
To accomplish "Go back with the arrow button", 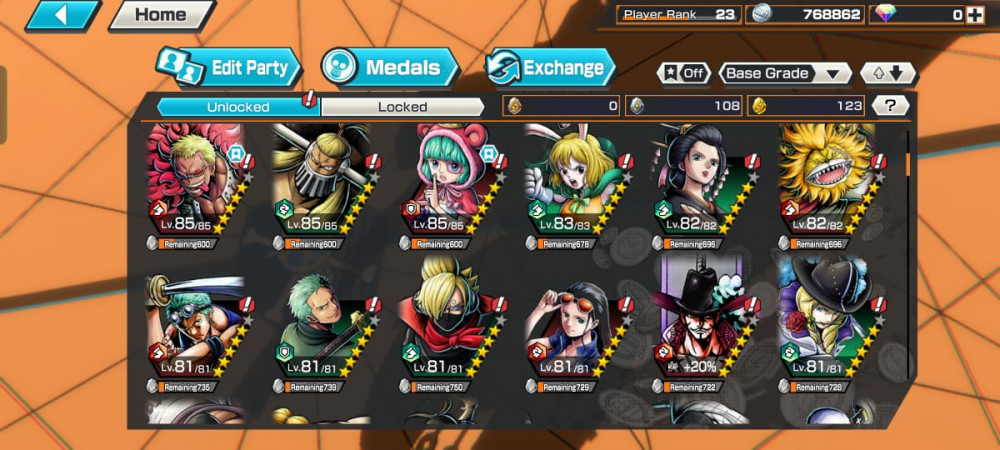I will tap(62, 15).
